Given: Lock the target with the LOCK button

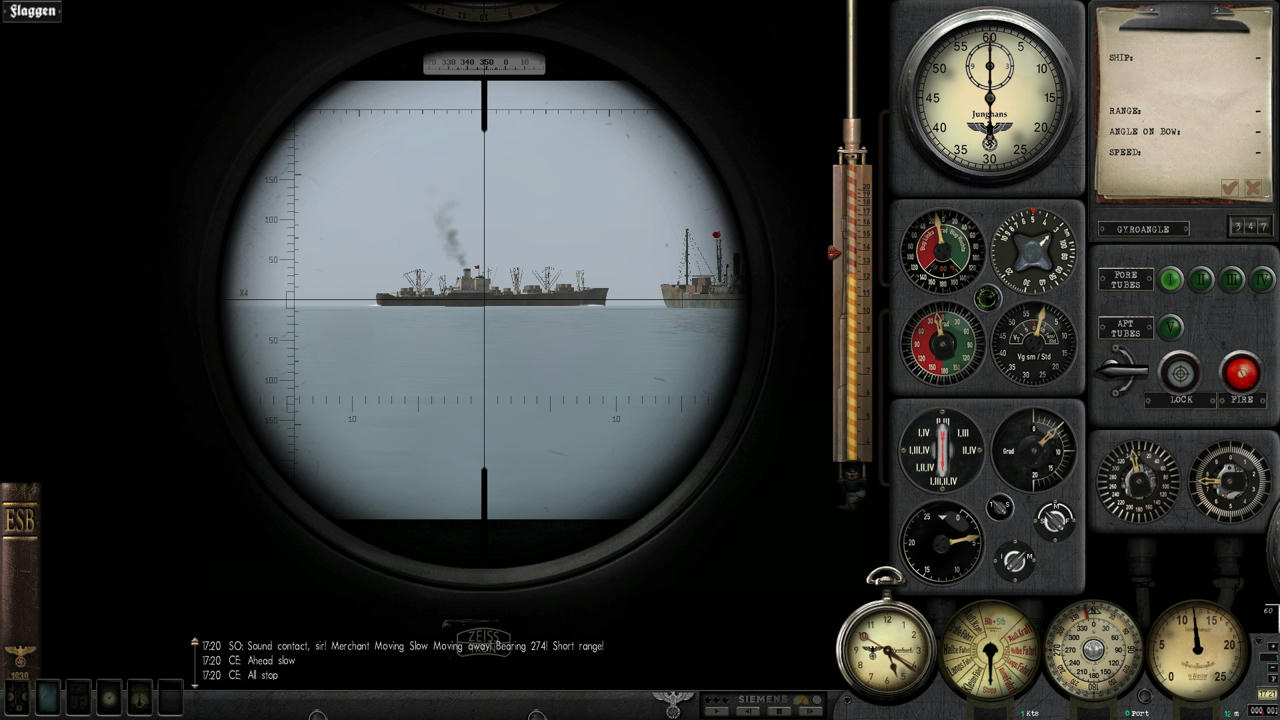Looking at the screenshot, I should click(x=1181, y=373).
